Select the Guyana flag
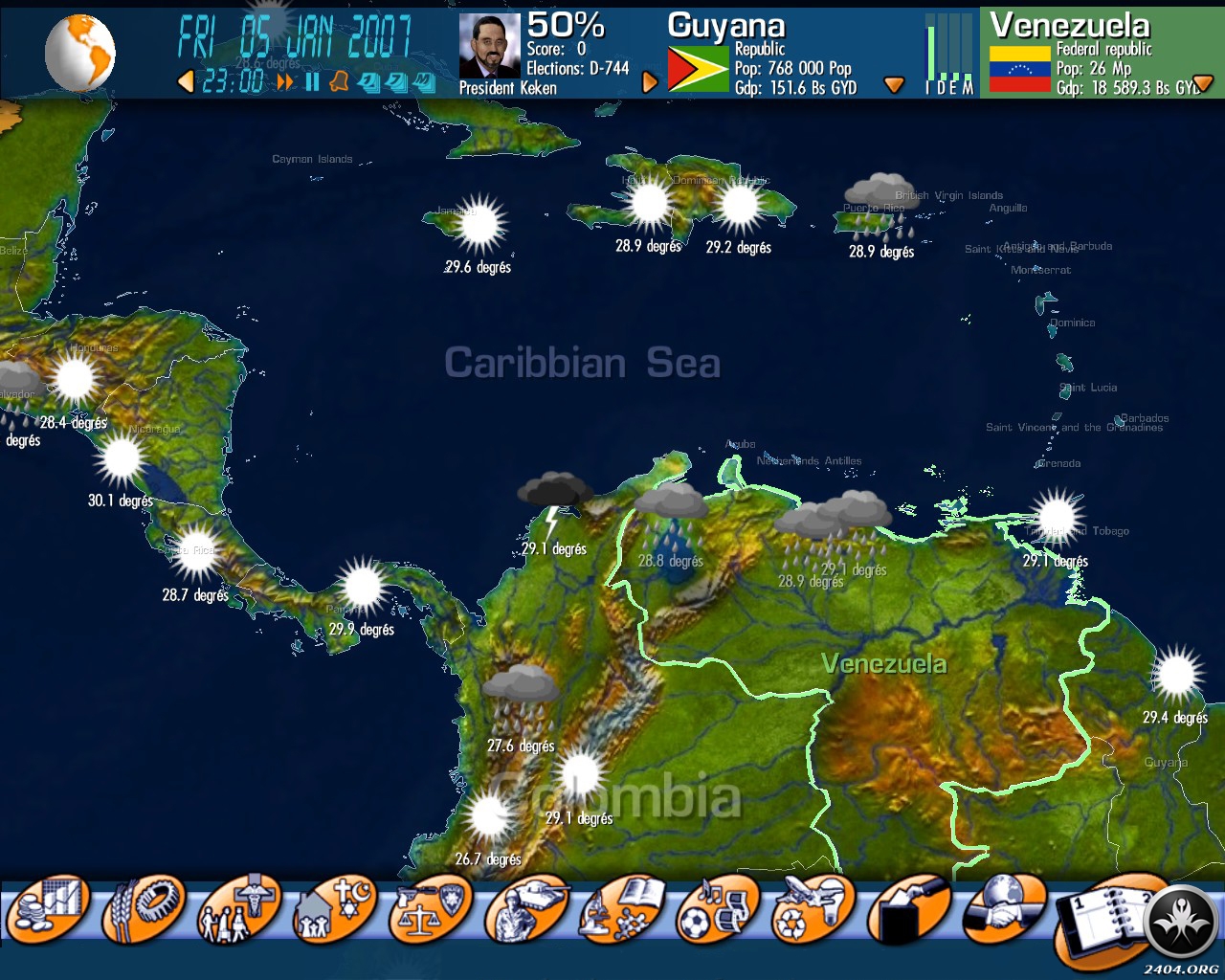The height and width of the screenshot is (980, 1225). tap(697, 69)
